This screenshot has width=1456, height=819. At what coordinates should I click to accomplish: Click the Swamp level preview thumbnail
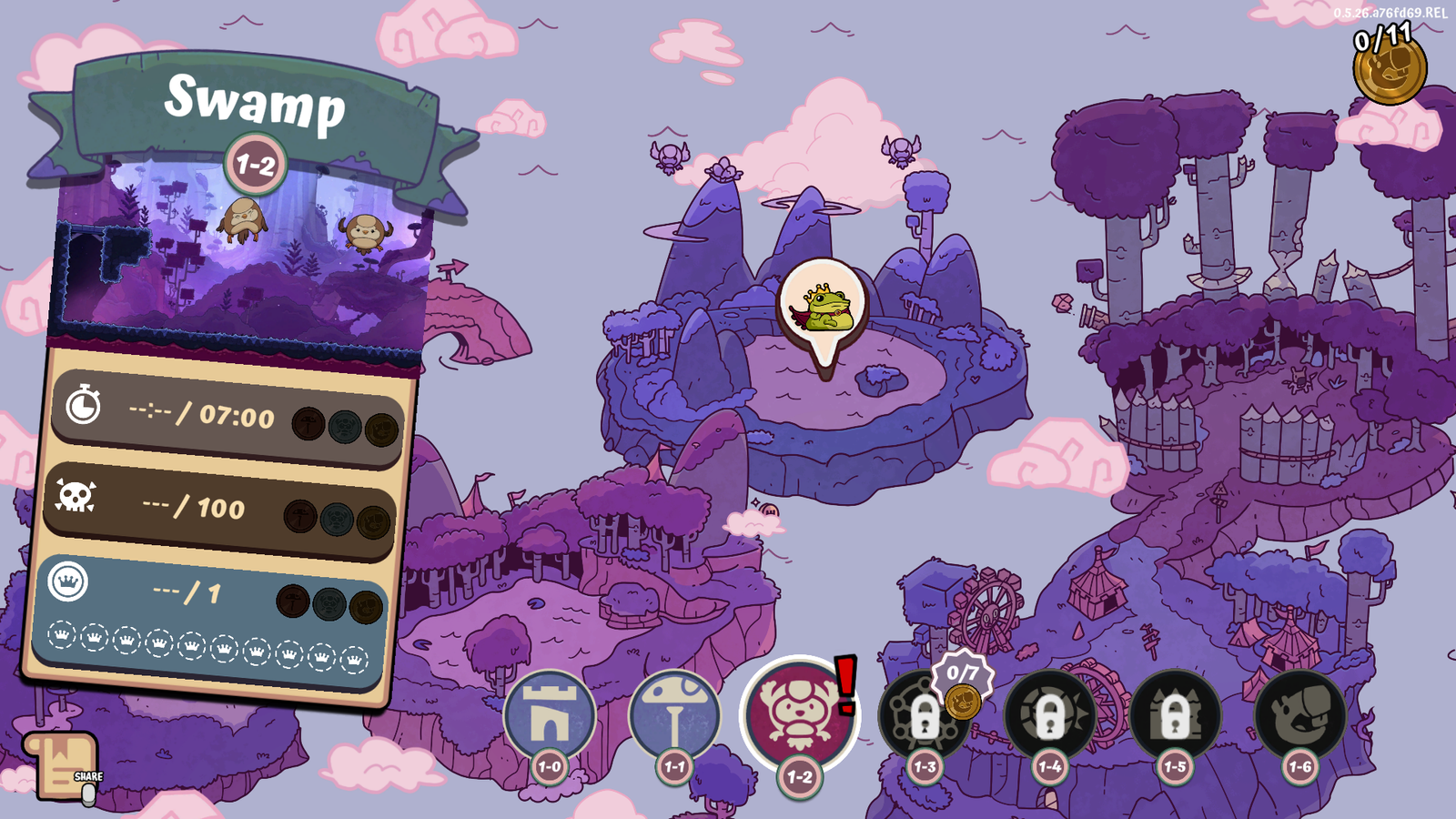click(x=241, y=264)
